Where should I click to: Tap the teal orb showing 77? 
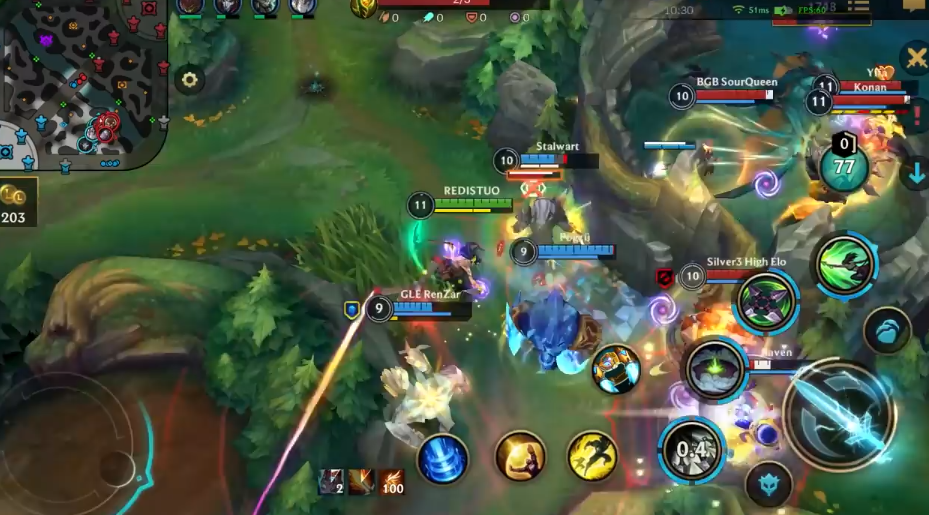(844, 166)
